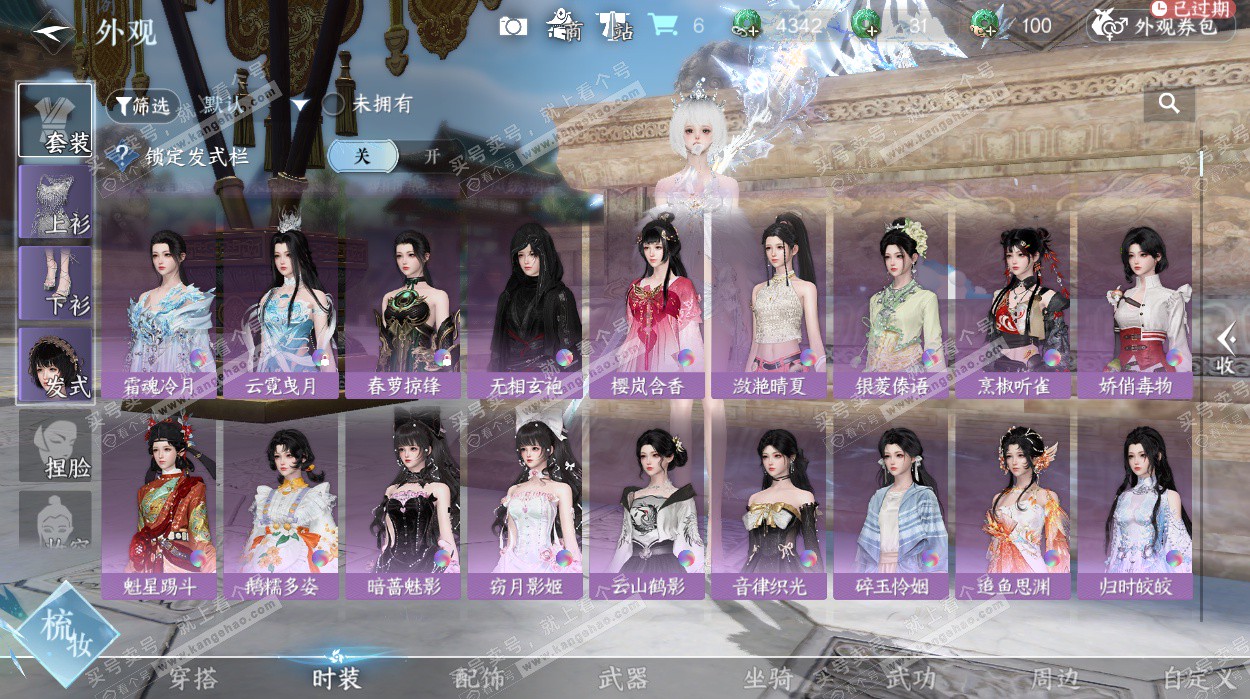Switch to the 武器 weapons tab
This screenshot has width=1250, height=699.
pos(623,679)
